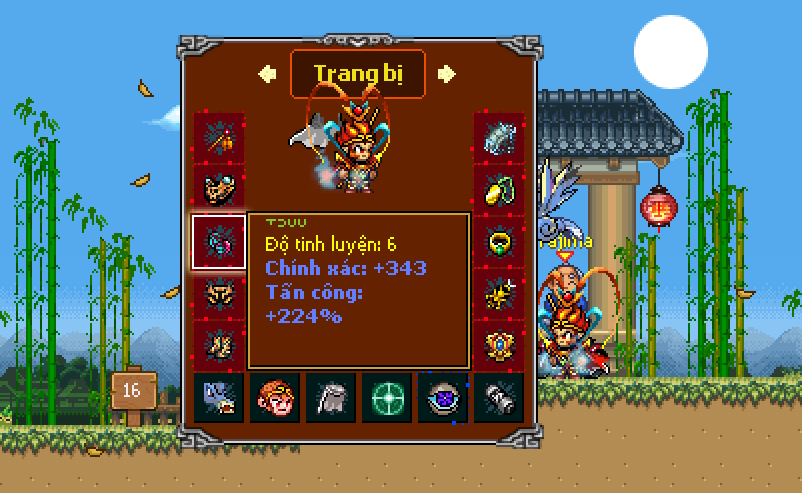Screen dimensions: 802x493
Task: Choose the brown pants equipment slot
Action: pyautogui.click(x=219, y=294)
